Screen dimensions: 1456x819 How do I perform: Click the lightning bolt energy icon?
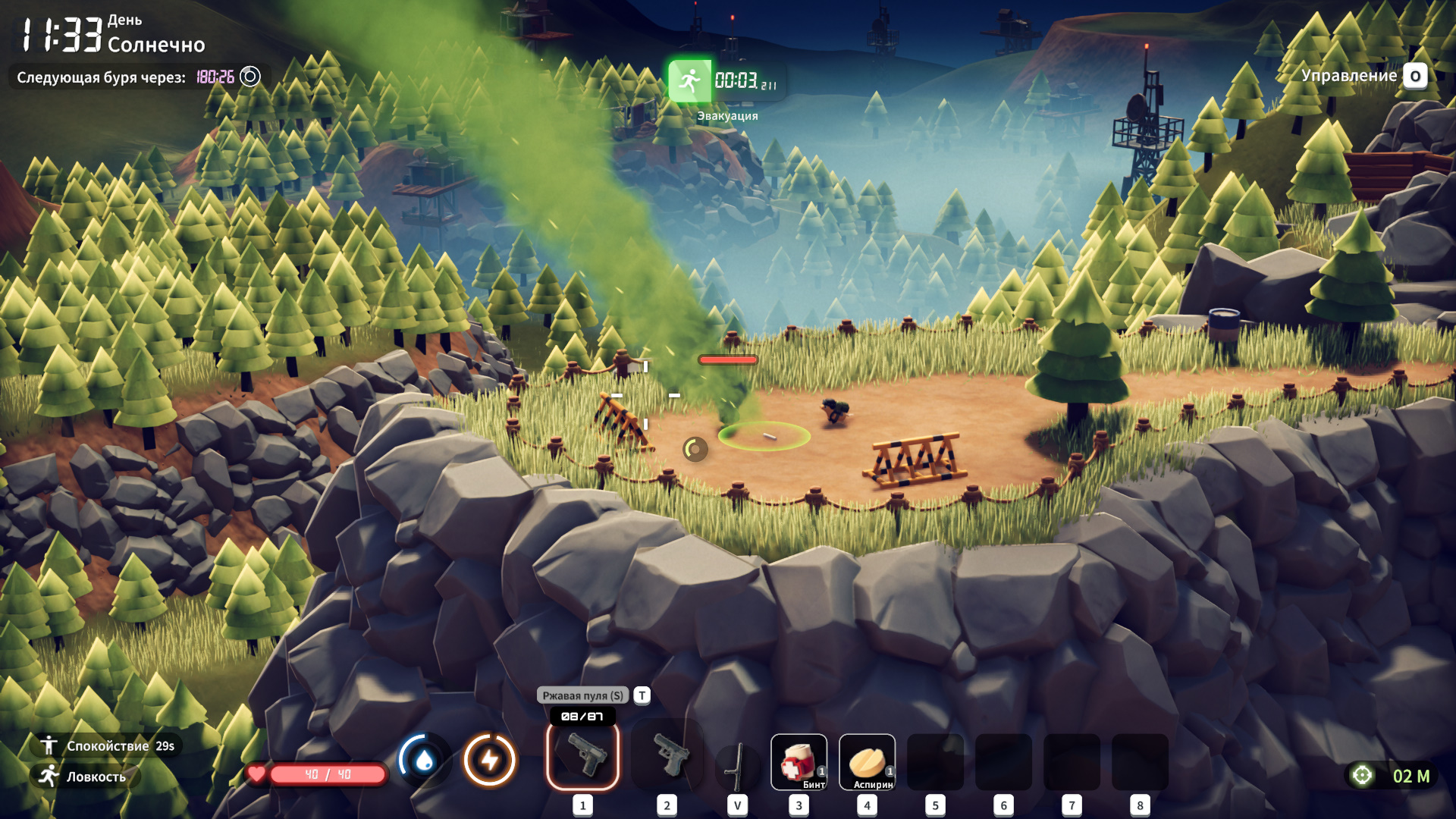click(490, 760)
